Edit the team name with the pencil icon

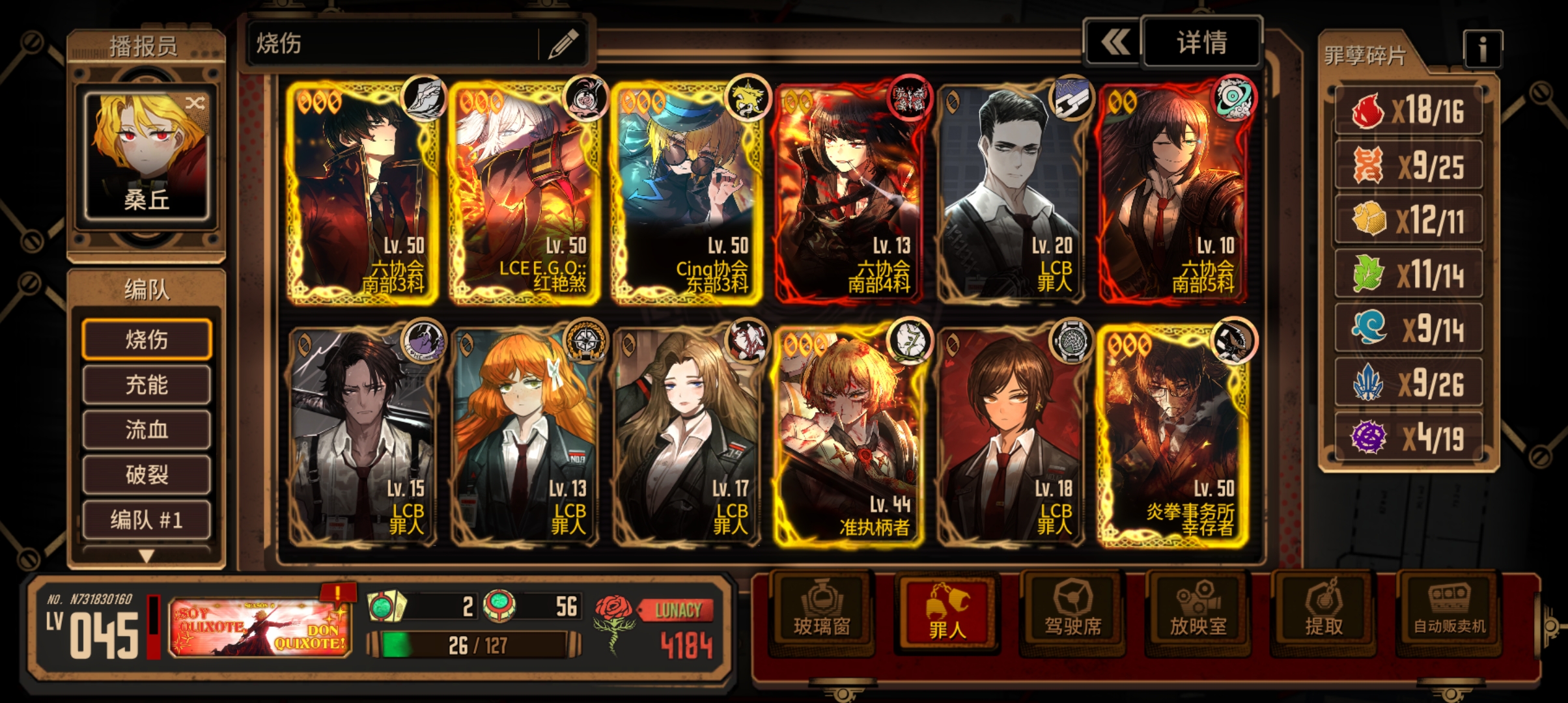click(x=563, y=44)
